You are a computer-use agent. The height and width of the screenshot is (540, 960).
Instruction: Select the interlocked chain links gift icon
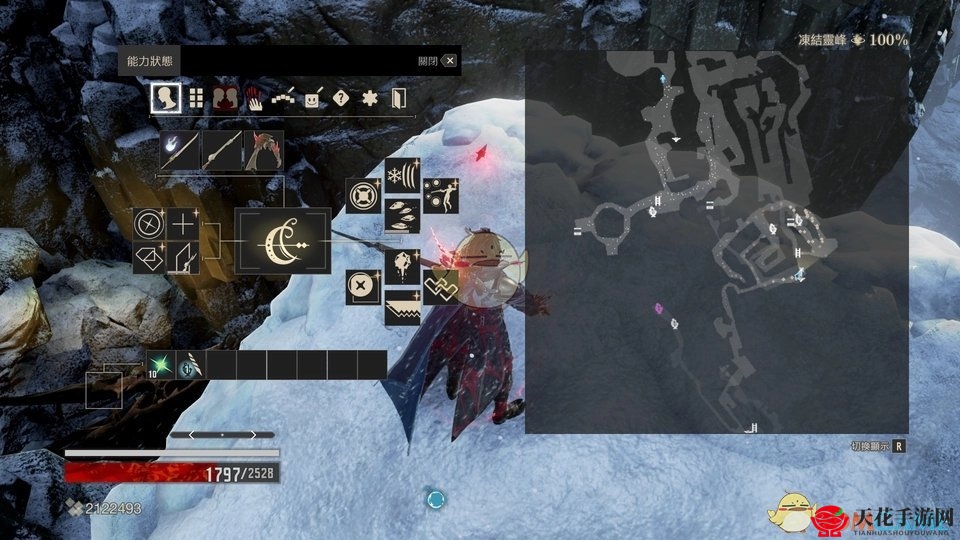[x=440, y=286]
